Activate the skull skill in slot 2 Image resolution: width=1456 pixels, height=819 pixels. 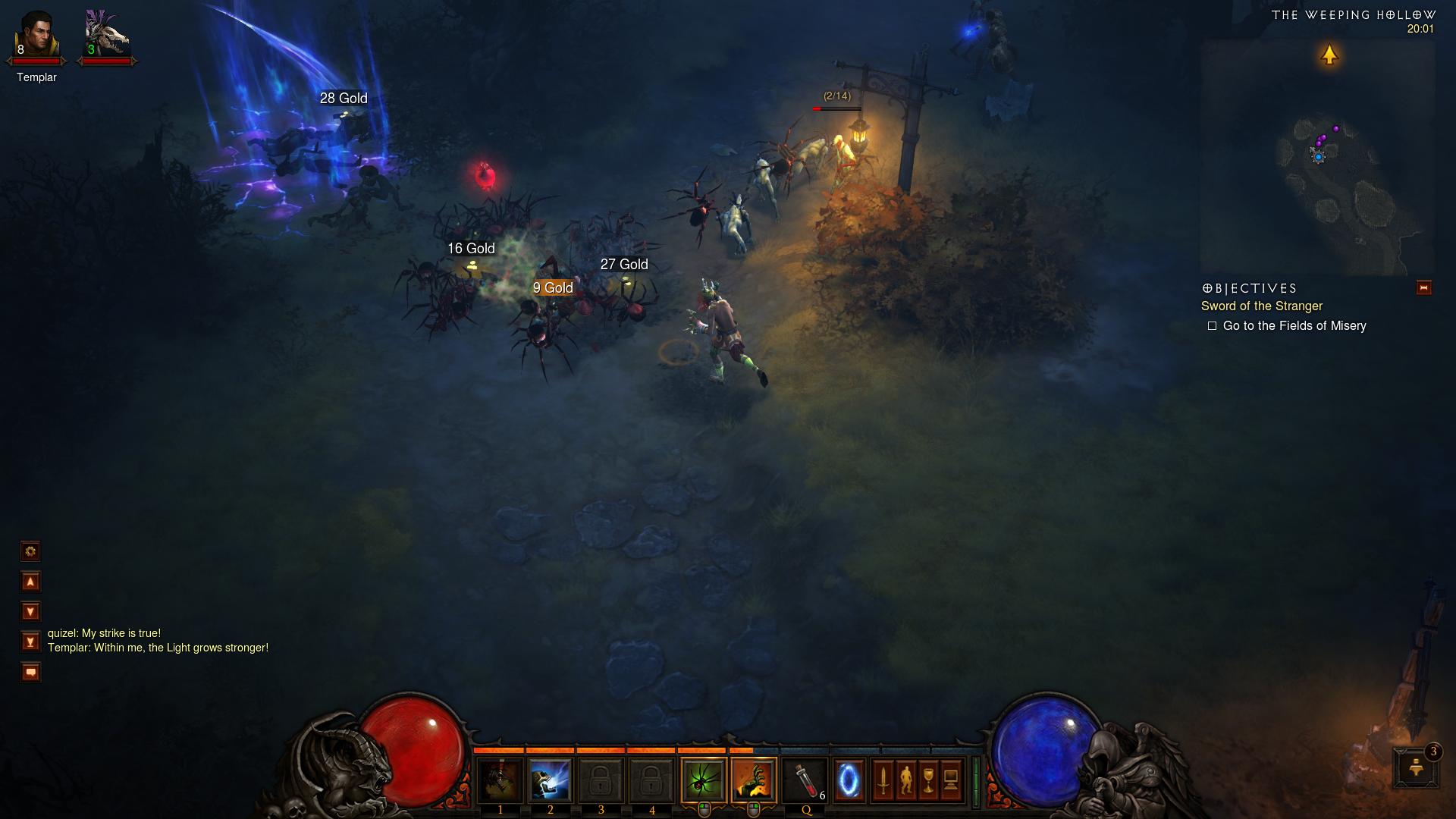[550, 780]
